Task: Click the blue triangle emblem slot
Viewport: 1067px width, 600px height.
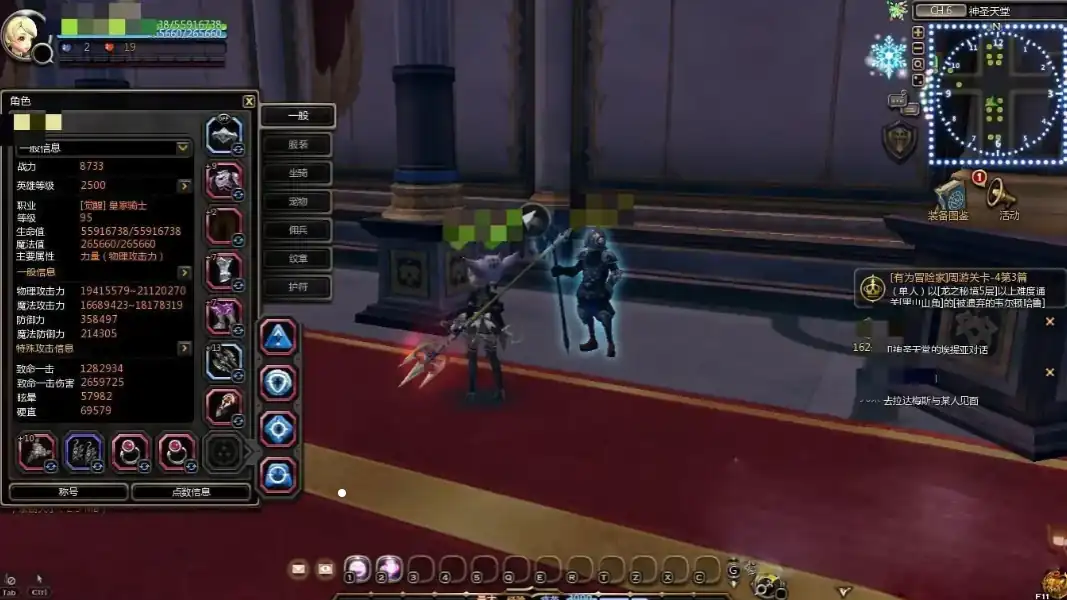Action: pos(278,337)
